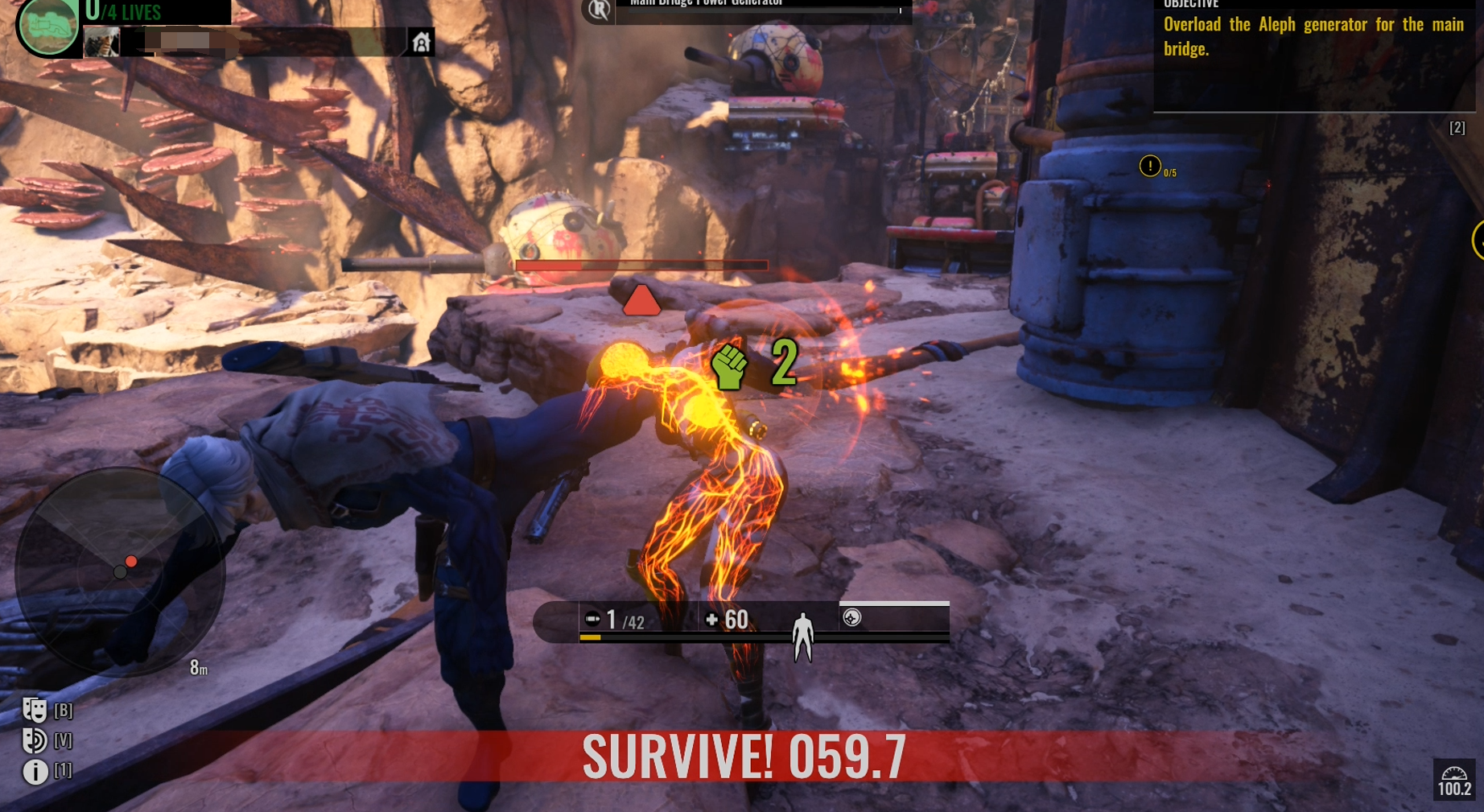Screen dimensions: 1484x812
Task: Click the home icon beside player name
Action: (421, 42)
